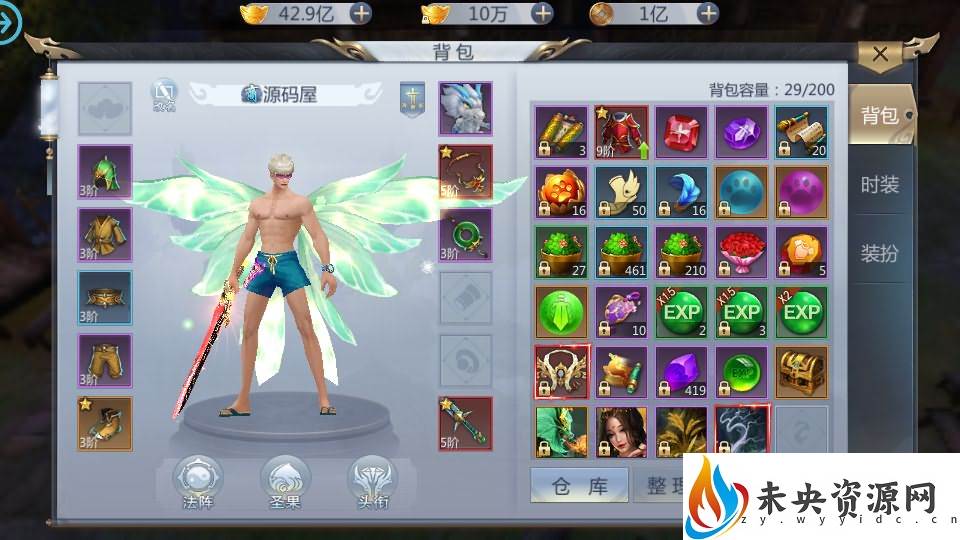Viewport: 960px width, 540px height.
Task: Switch to the 时装 tab
Action: pos(879,184)
